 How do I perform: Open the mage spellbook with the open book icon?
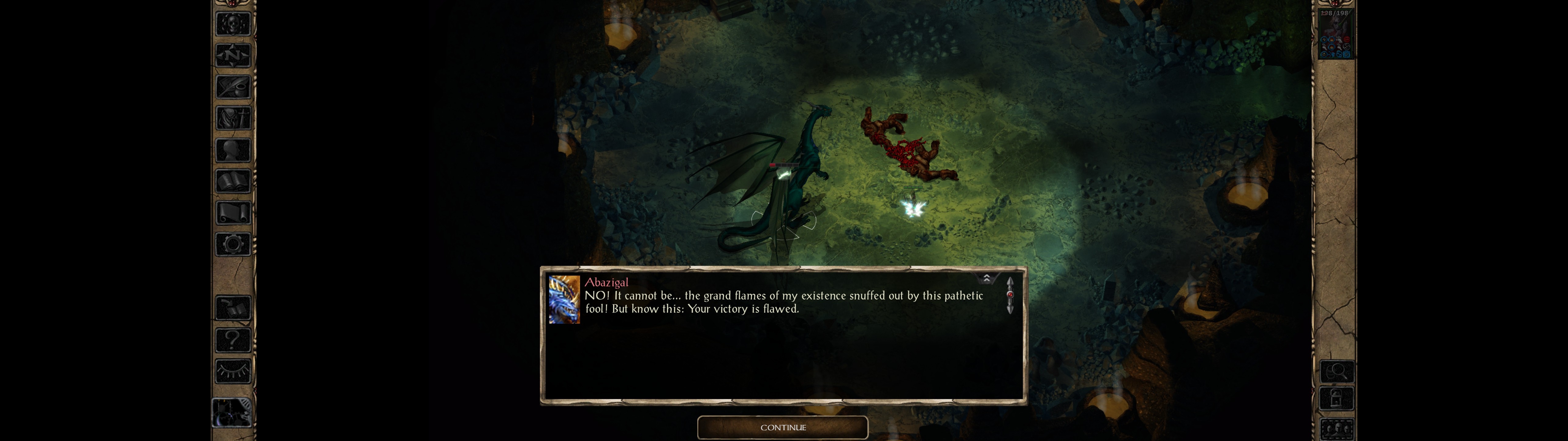[233, 182]
